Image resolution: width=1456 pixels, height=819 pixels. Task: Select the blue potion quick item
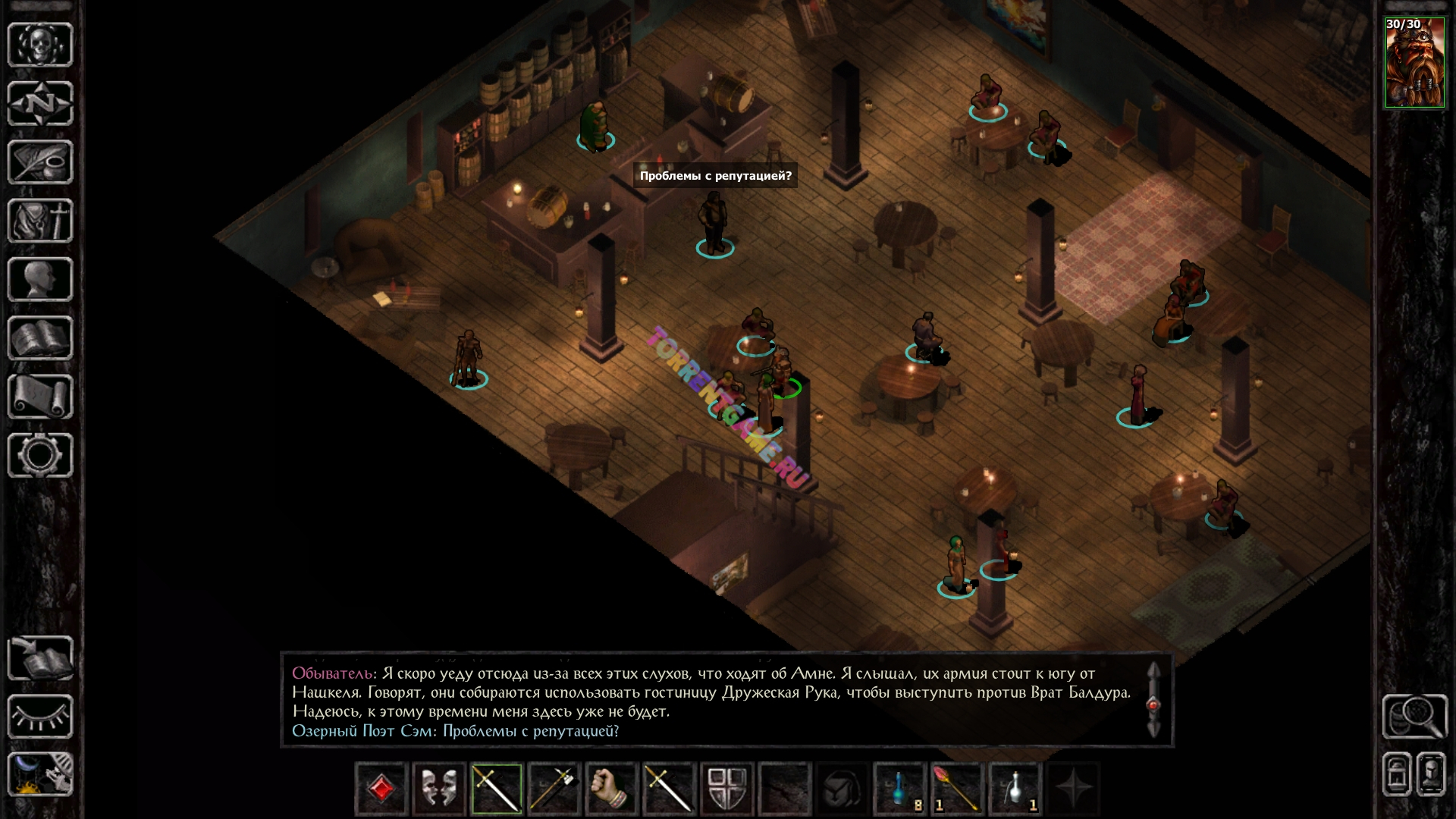coord(900,789)
